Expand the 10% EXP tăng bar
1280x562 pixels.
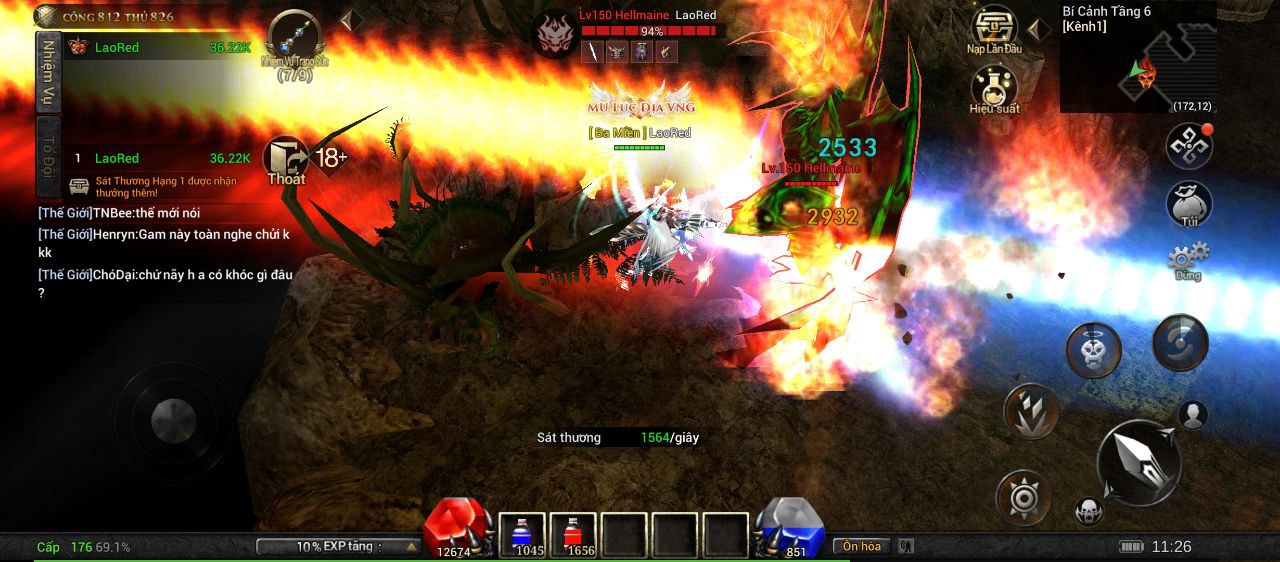(x=339, y=546)
